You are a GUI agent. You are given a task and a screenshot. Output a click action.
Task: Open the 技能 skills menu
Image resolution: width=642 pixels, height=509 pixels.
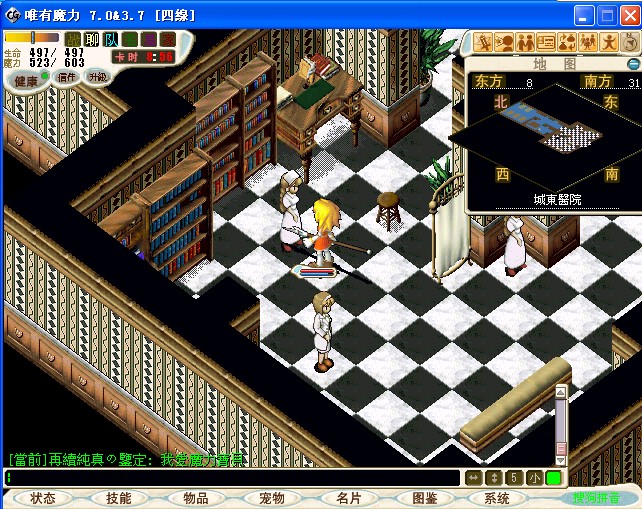[x=119, y=498]
